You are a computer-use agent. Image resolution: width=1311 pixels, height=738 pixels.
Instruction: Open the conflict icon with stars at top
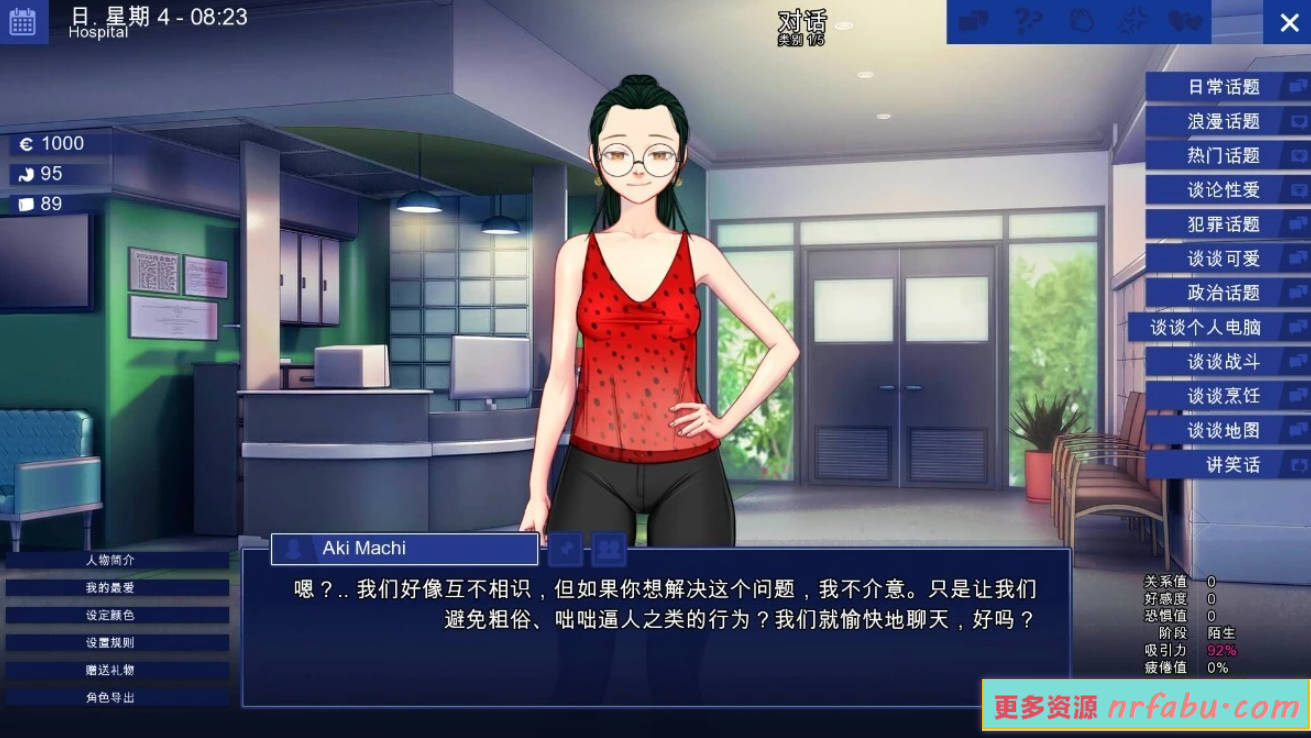(1133, 21)
